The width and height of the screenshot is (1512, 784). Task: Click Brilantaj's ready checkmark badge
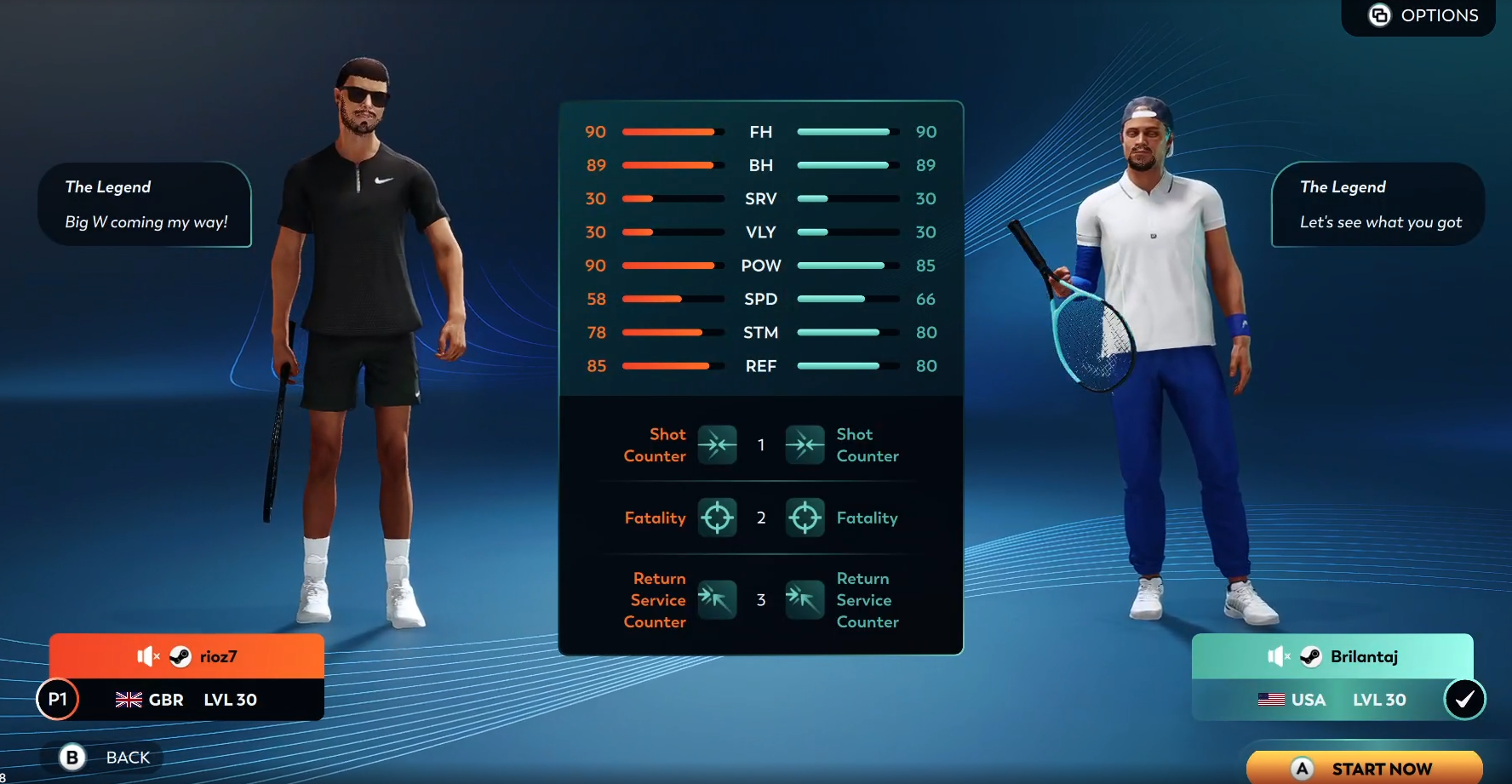click(1464, 699)
